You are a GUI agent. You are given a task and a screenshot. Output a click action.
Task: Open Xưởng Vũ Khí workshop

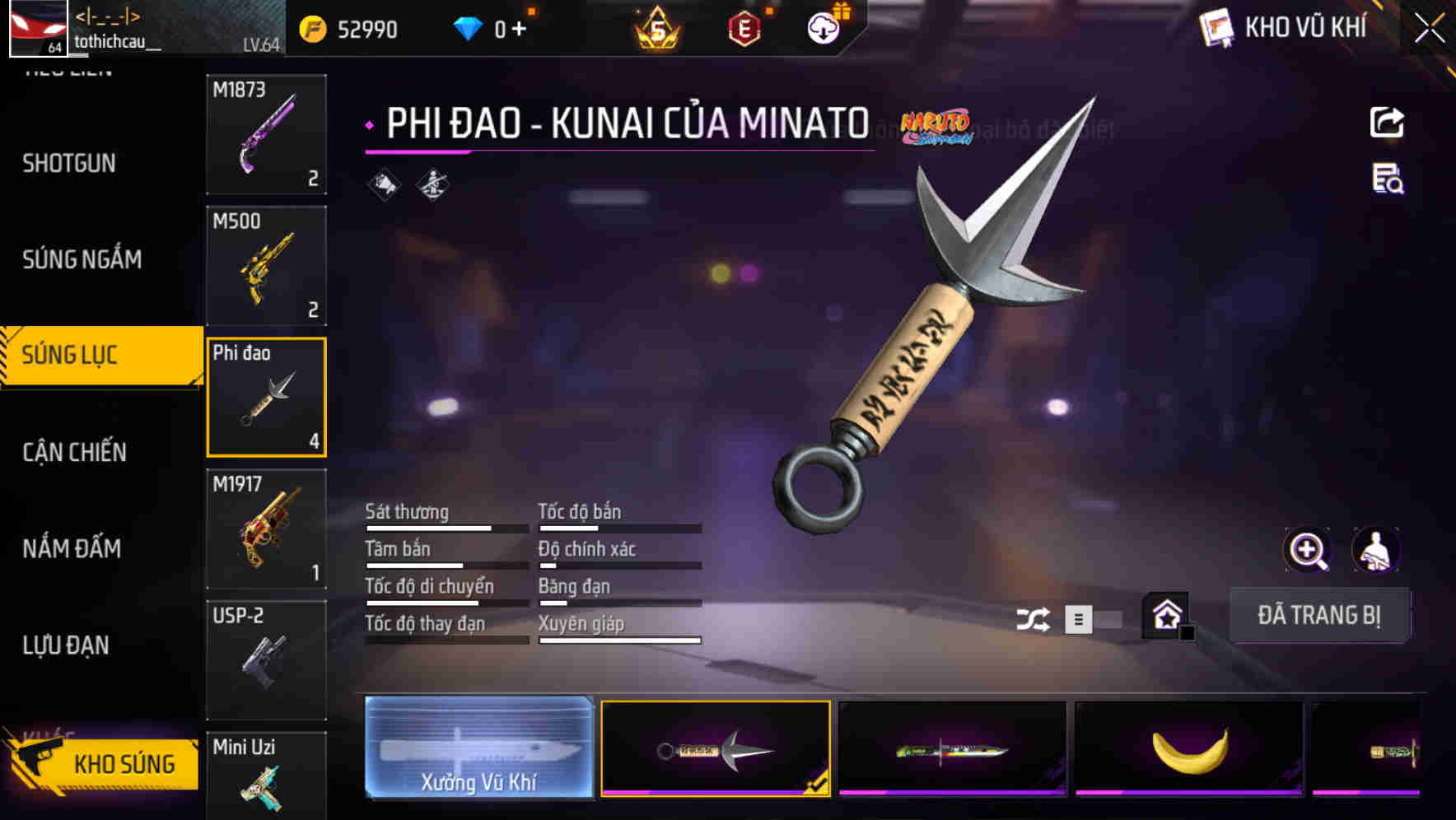click(478, 748)
